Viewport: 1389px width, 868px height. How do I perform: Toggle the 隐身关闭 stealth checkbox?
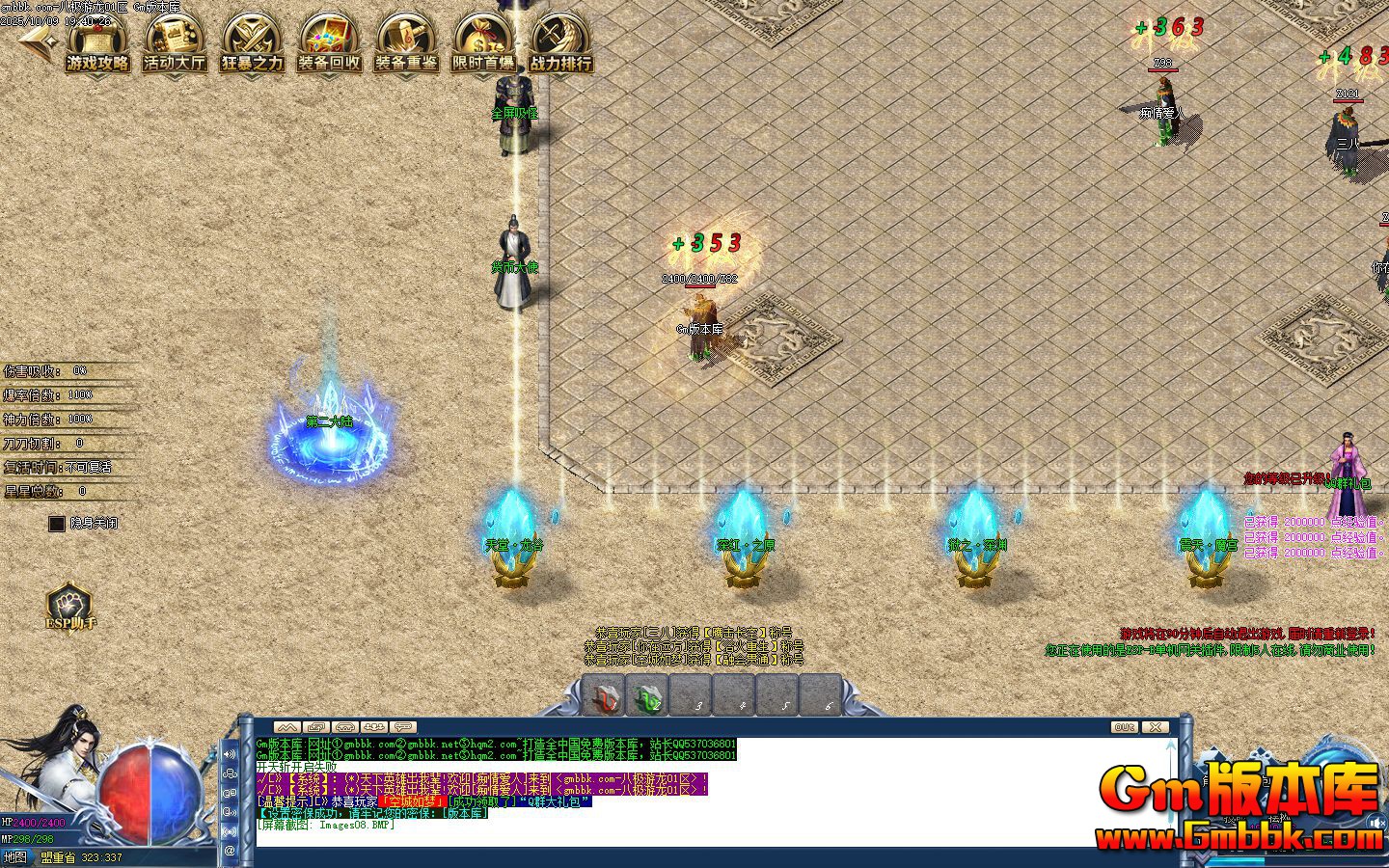55,524
